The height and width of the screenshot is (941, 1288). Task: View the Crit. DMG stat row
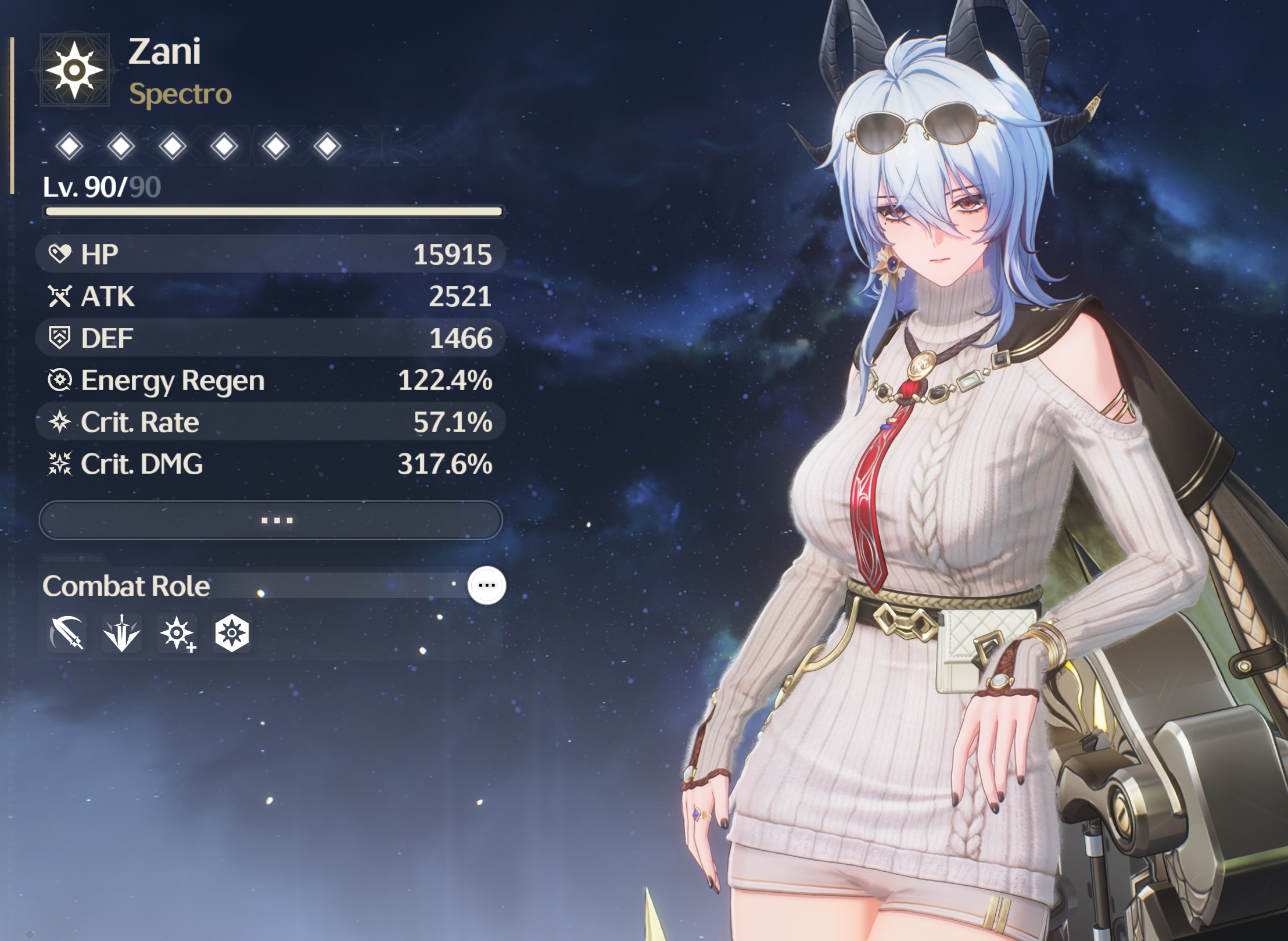pos(270,464)
